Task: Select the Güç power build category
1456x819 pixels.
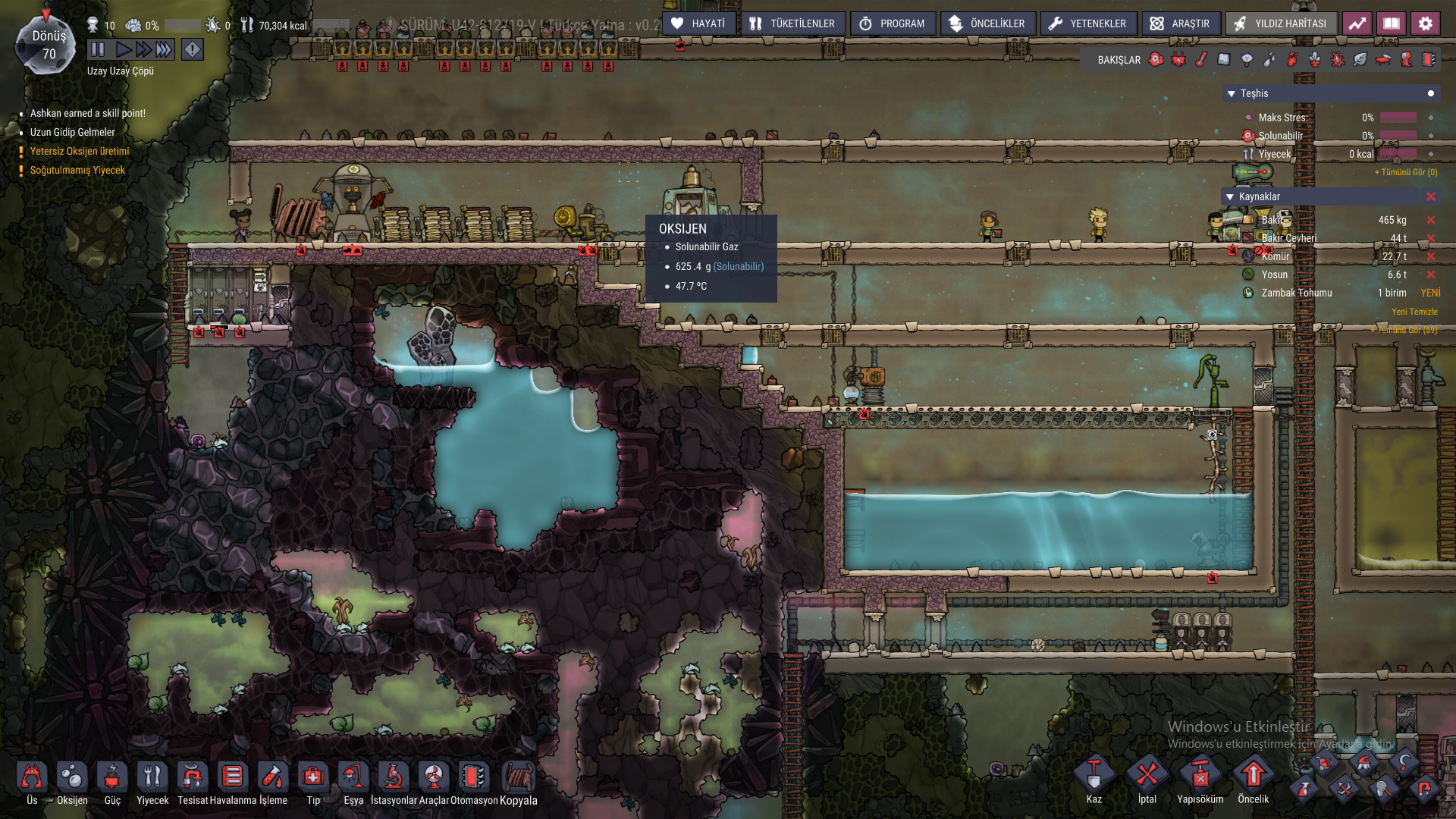Action: (x=112, y=782)
